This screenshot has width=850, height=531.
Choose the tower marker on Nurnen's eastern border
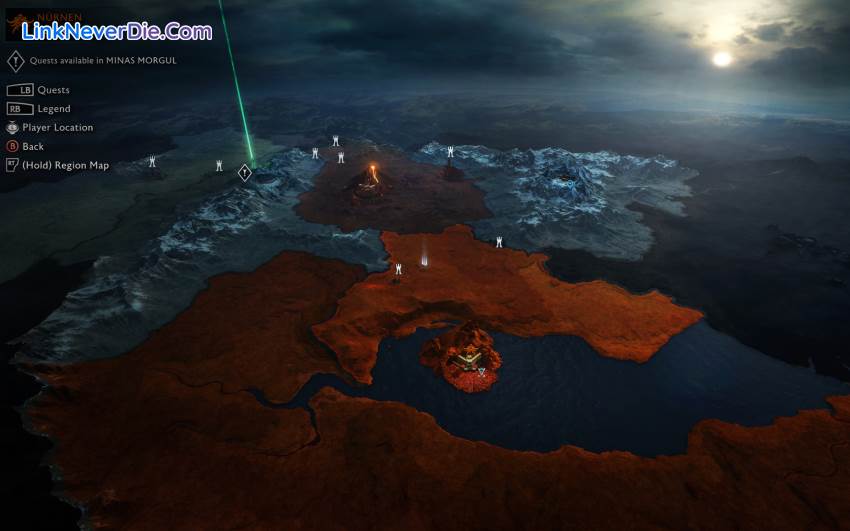499,242
